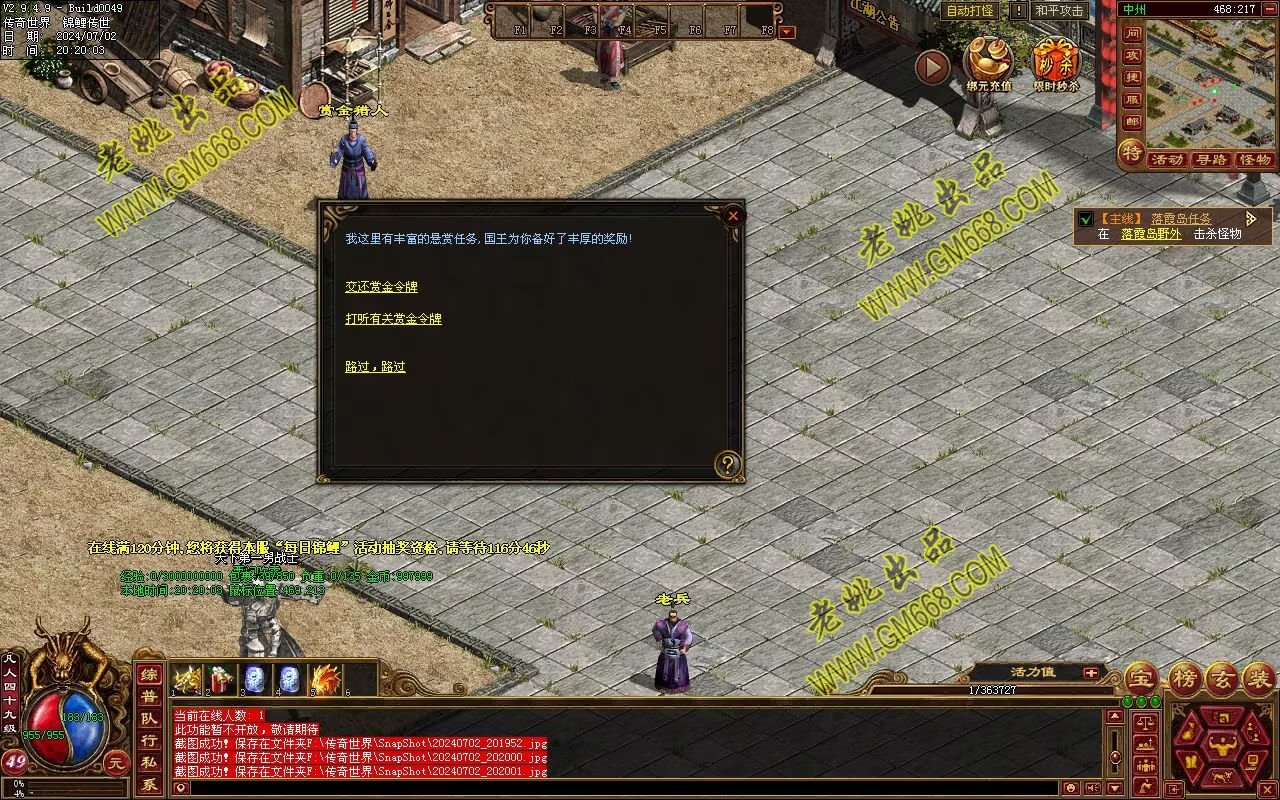Choose the 交还赏金令牌 dialogue option
The height and width of the screenshot is (800, 1280).
(x=381, y=287)
